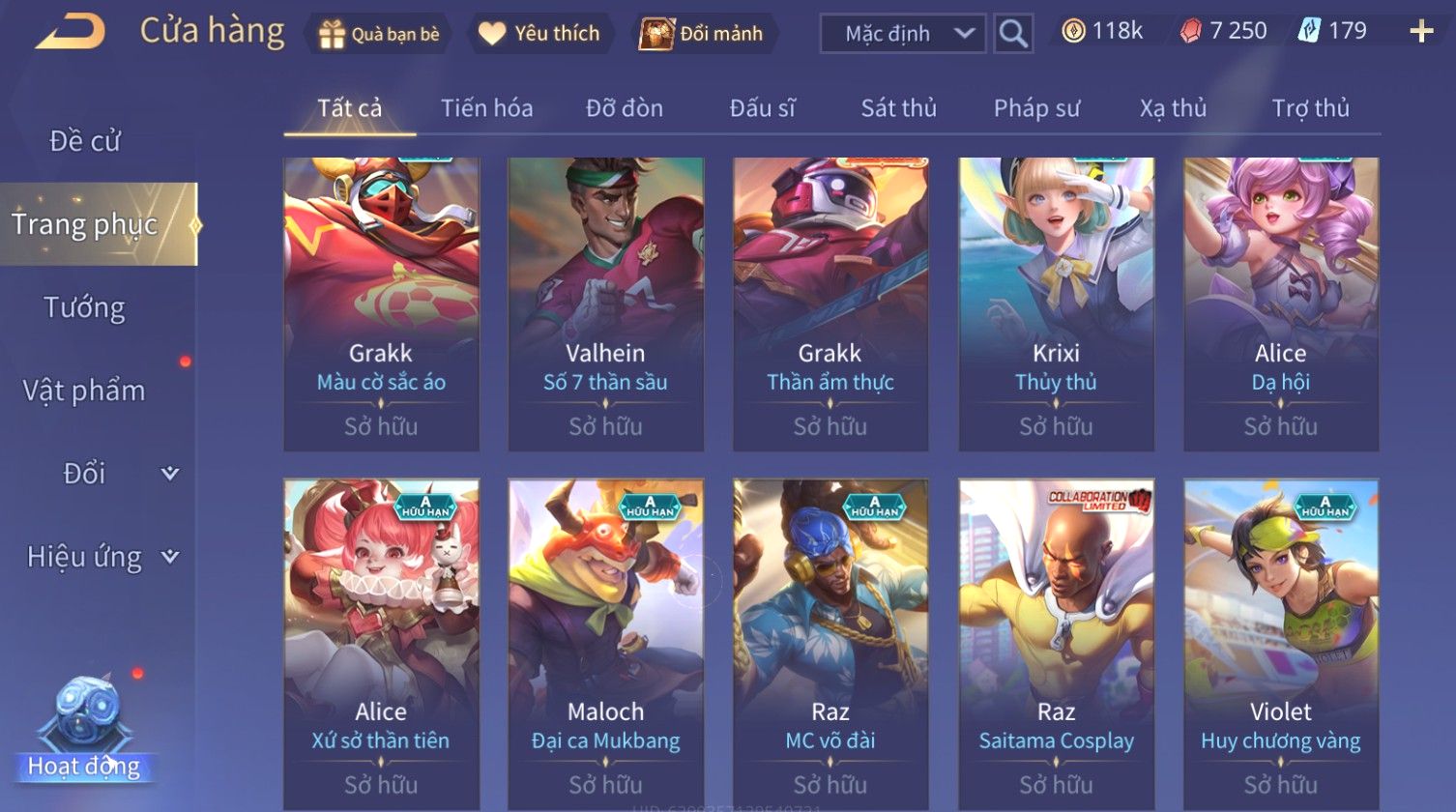Viewport: 1456px width, 812px height.
Task: Open the Yêu thích favorites list
Action: [x=539, y=34]
